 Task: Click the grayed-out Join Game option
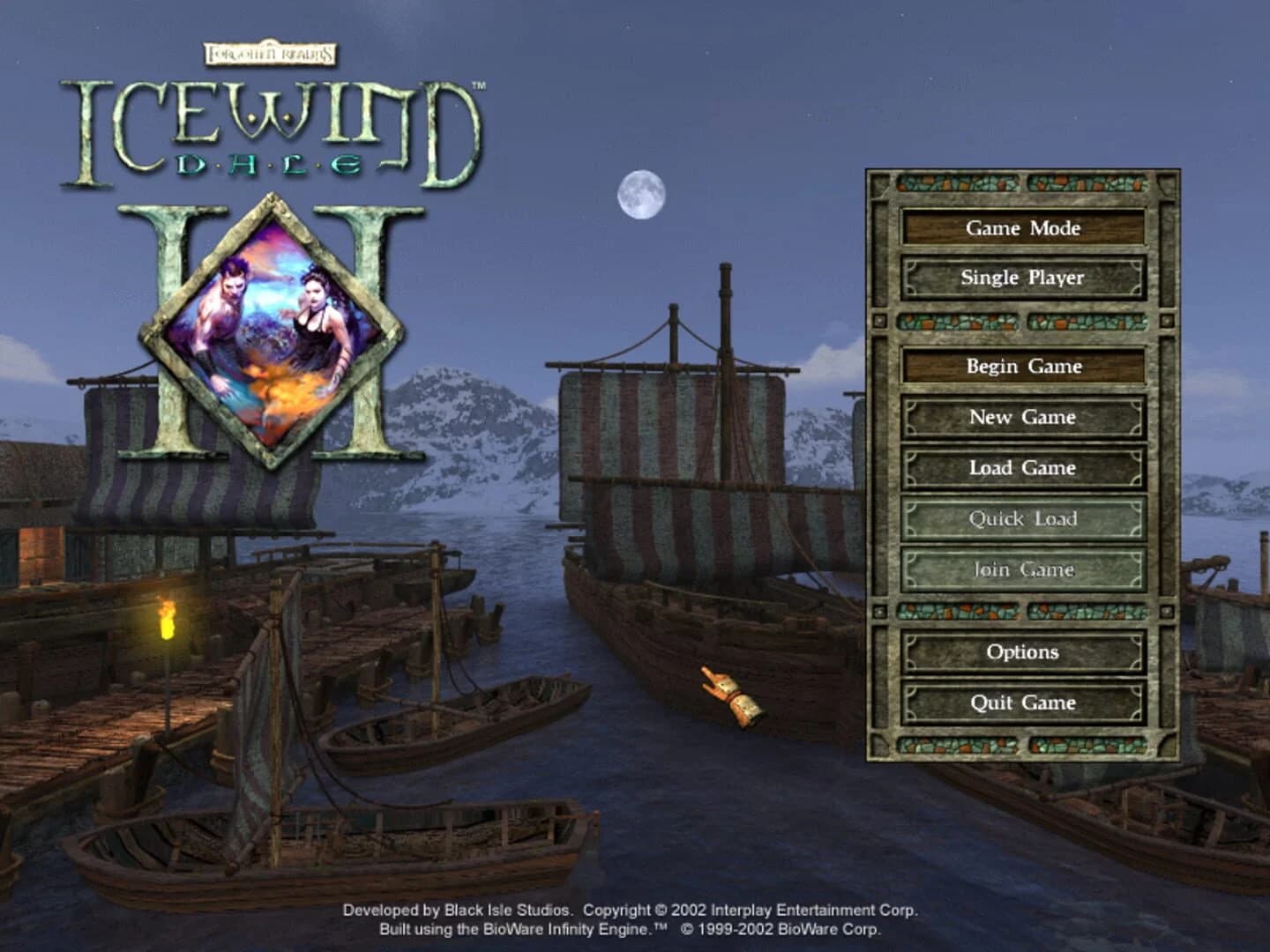pos(1023,569)
